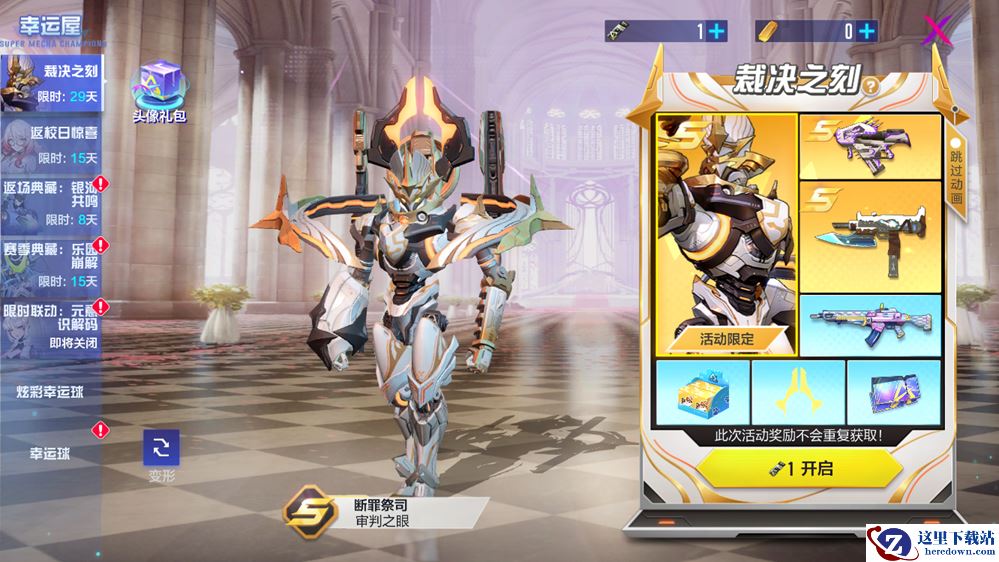Viewport: 999px width, 562px height.
Task: Toggle the 变形 transform button
Action: 161,449
